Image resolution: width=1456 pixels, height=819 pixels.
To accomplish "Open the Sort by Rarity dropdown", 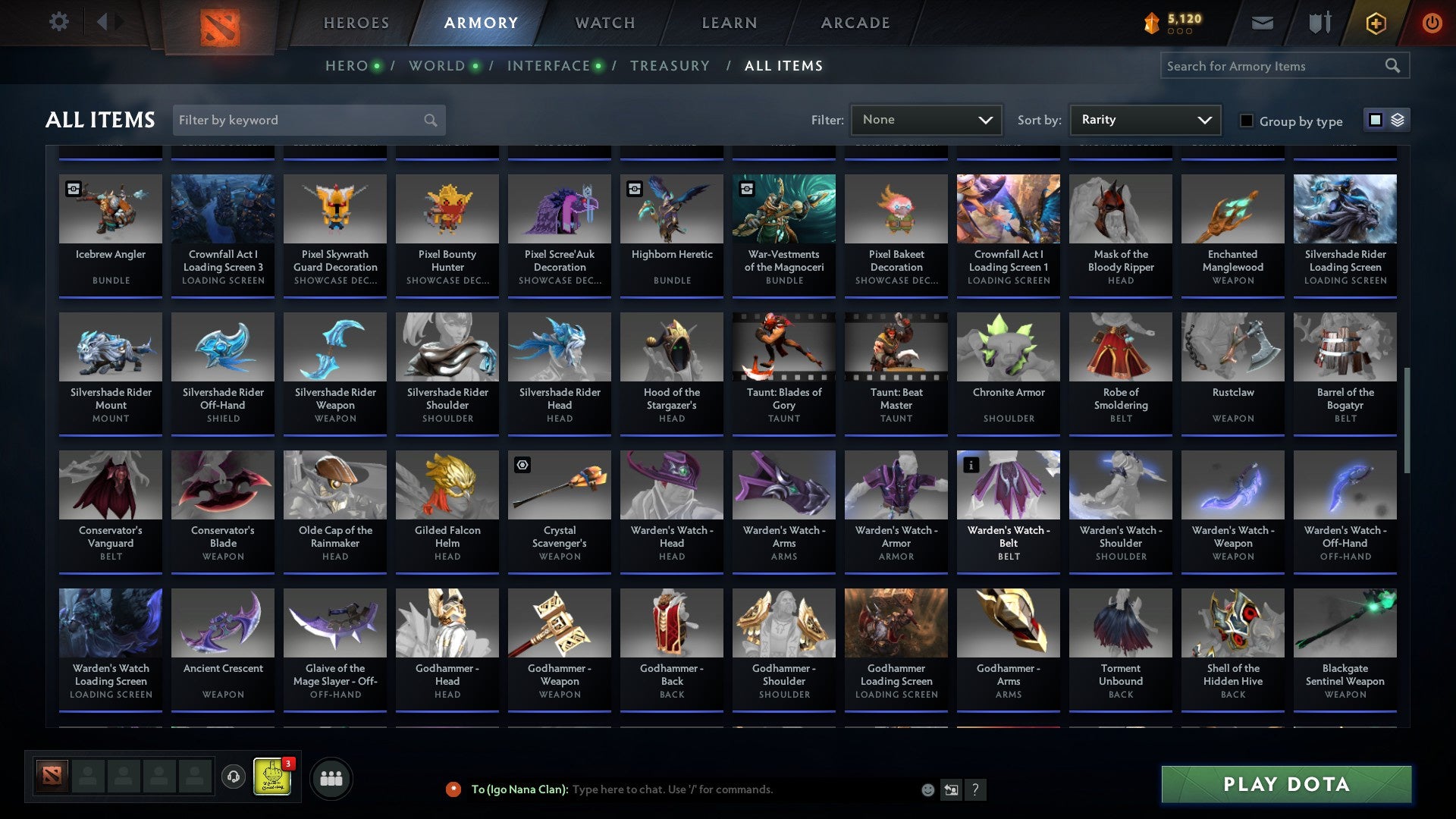I will 1144,119.
